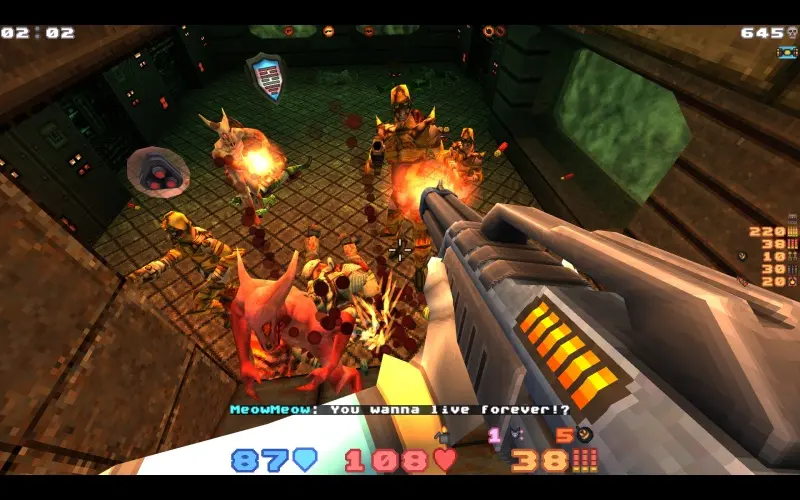
Task: Select the grenade icon showing 5
Action: (x=585, y=435)
